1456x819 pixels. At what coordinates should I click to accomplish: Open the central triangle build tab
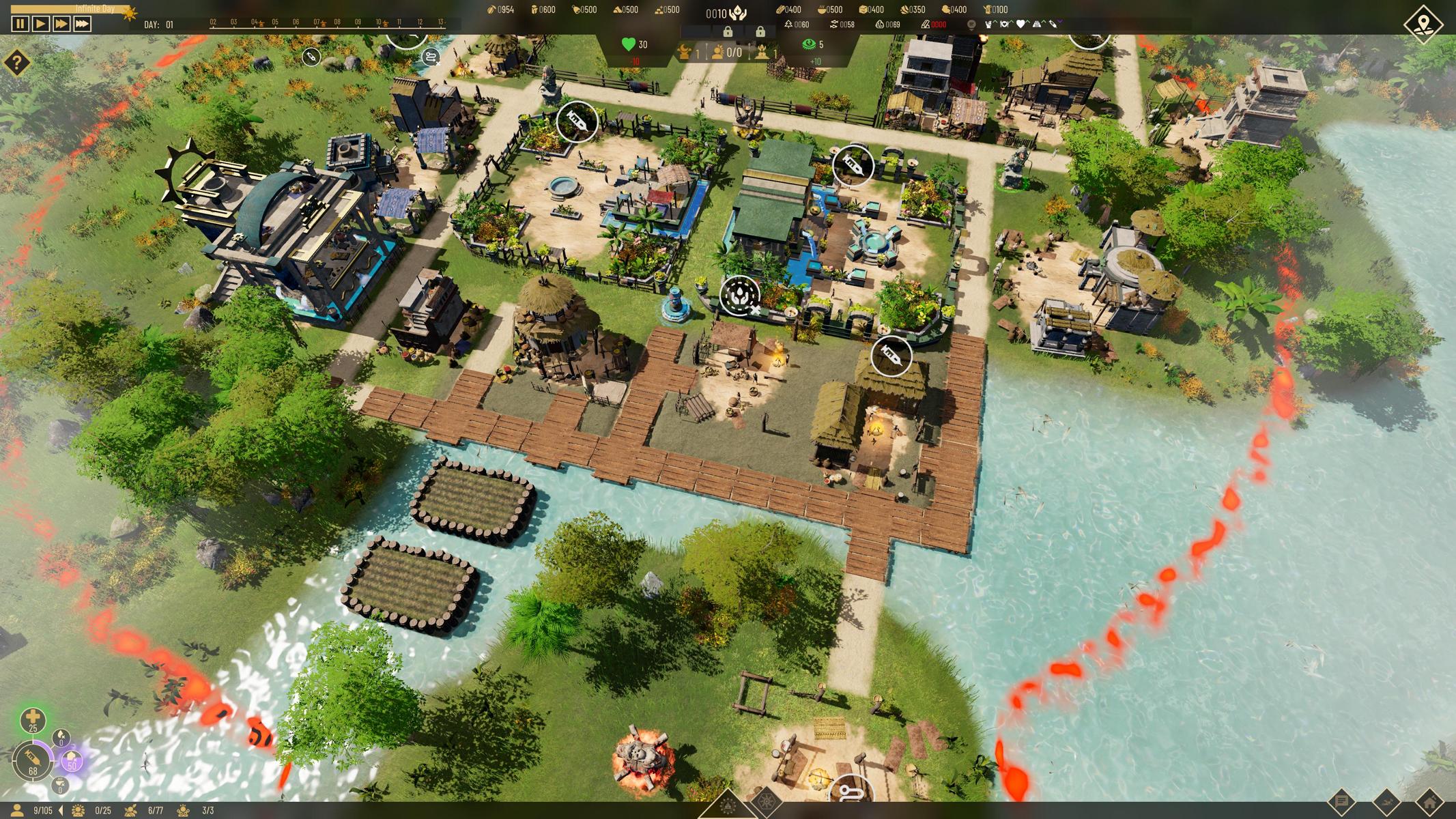[727, 805]
